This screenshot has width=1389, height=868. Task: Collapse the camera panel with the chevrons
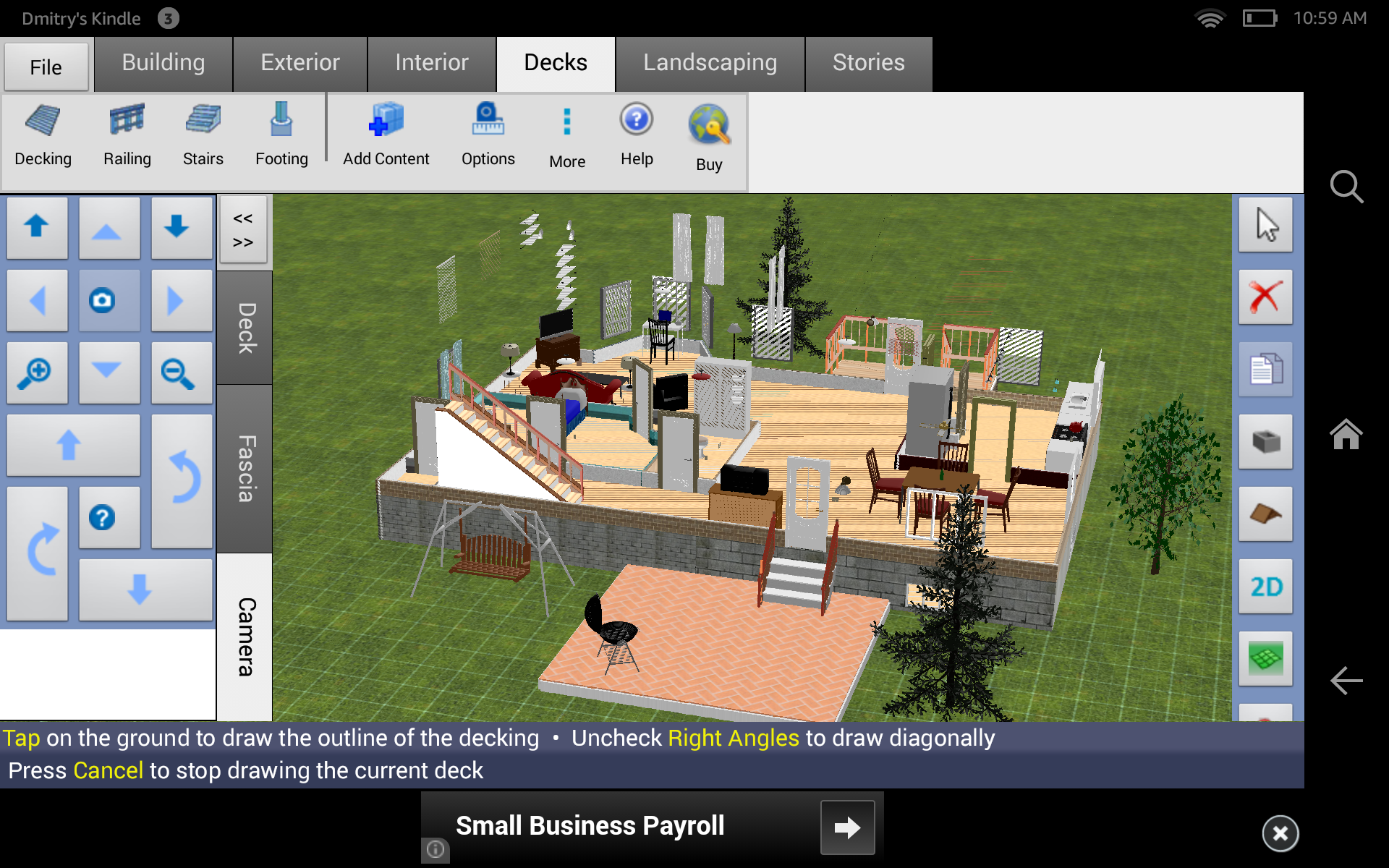[x=244, y=230]
